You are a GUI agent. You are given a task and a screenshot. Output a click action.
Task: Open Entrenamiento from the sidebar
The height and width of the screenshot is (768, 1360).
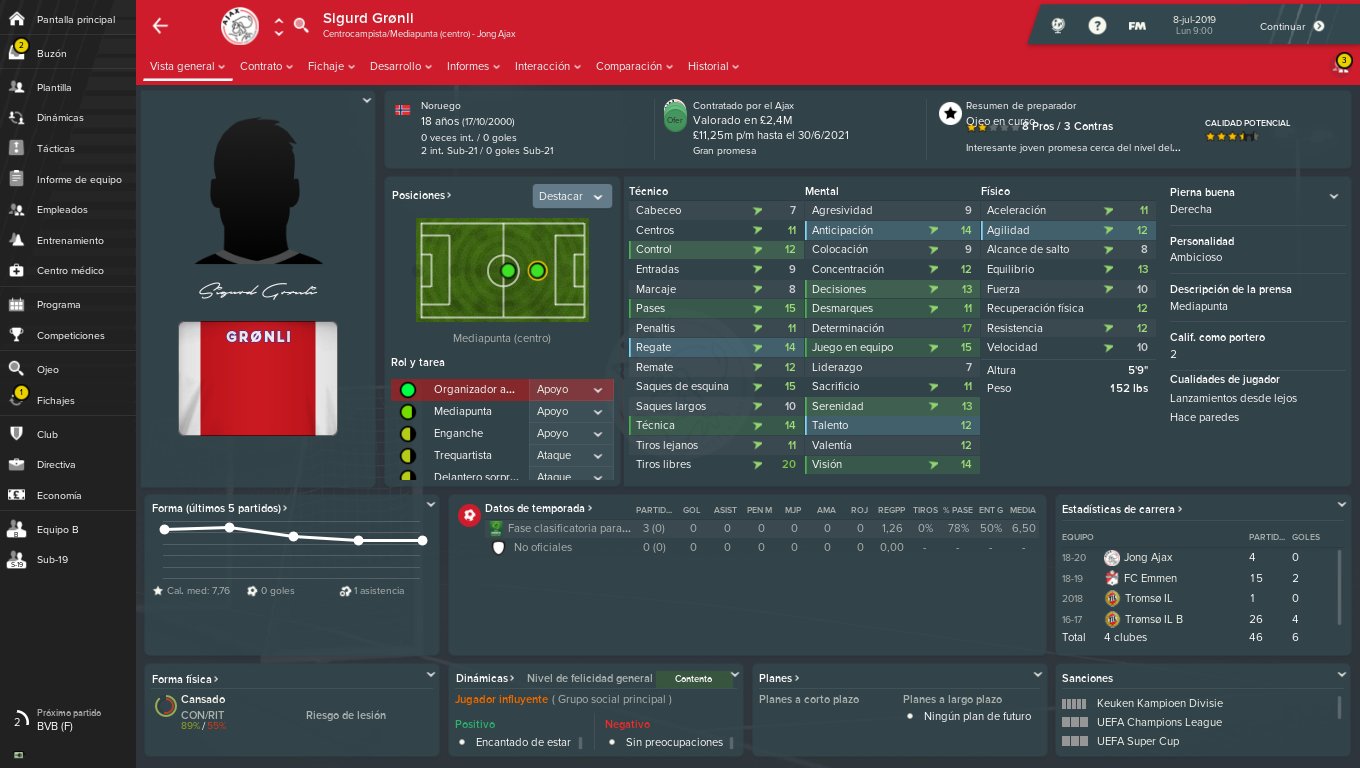tap(70, 241)
